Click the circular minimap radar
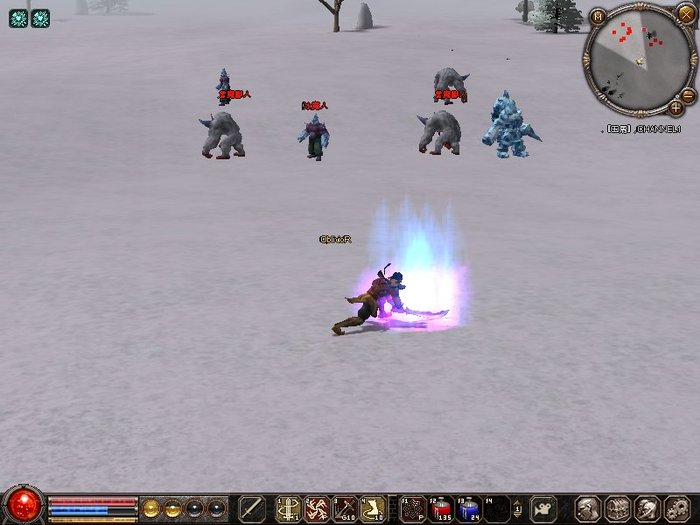This screenshot has width=700, height=525. click(638, 56)
